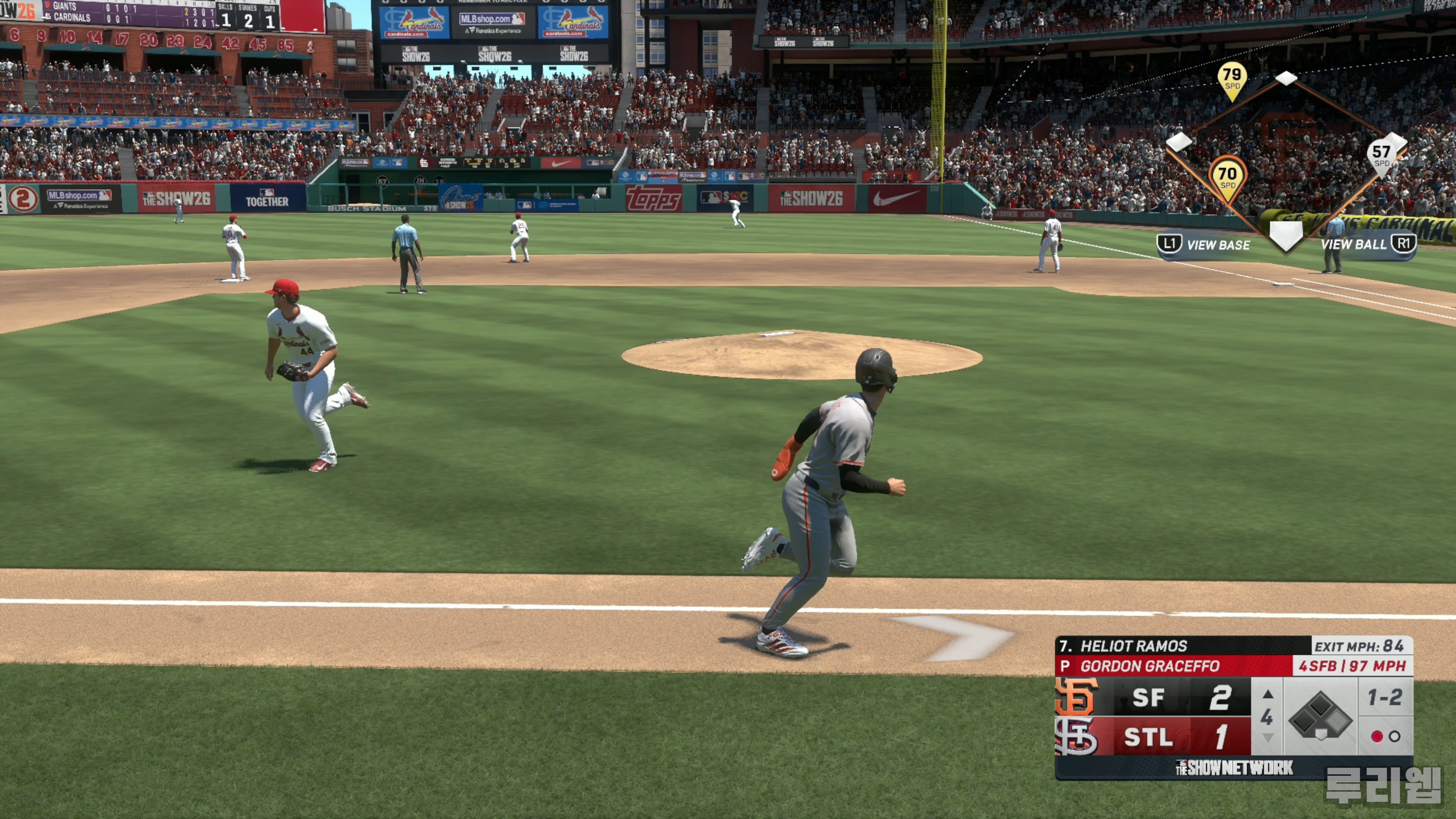Select the 70 SPD runner marker
The image size is (1456, 819).
point(1227,177)
